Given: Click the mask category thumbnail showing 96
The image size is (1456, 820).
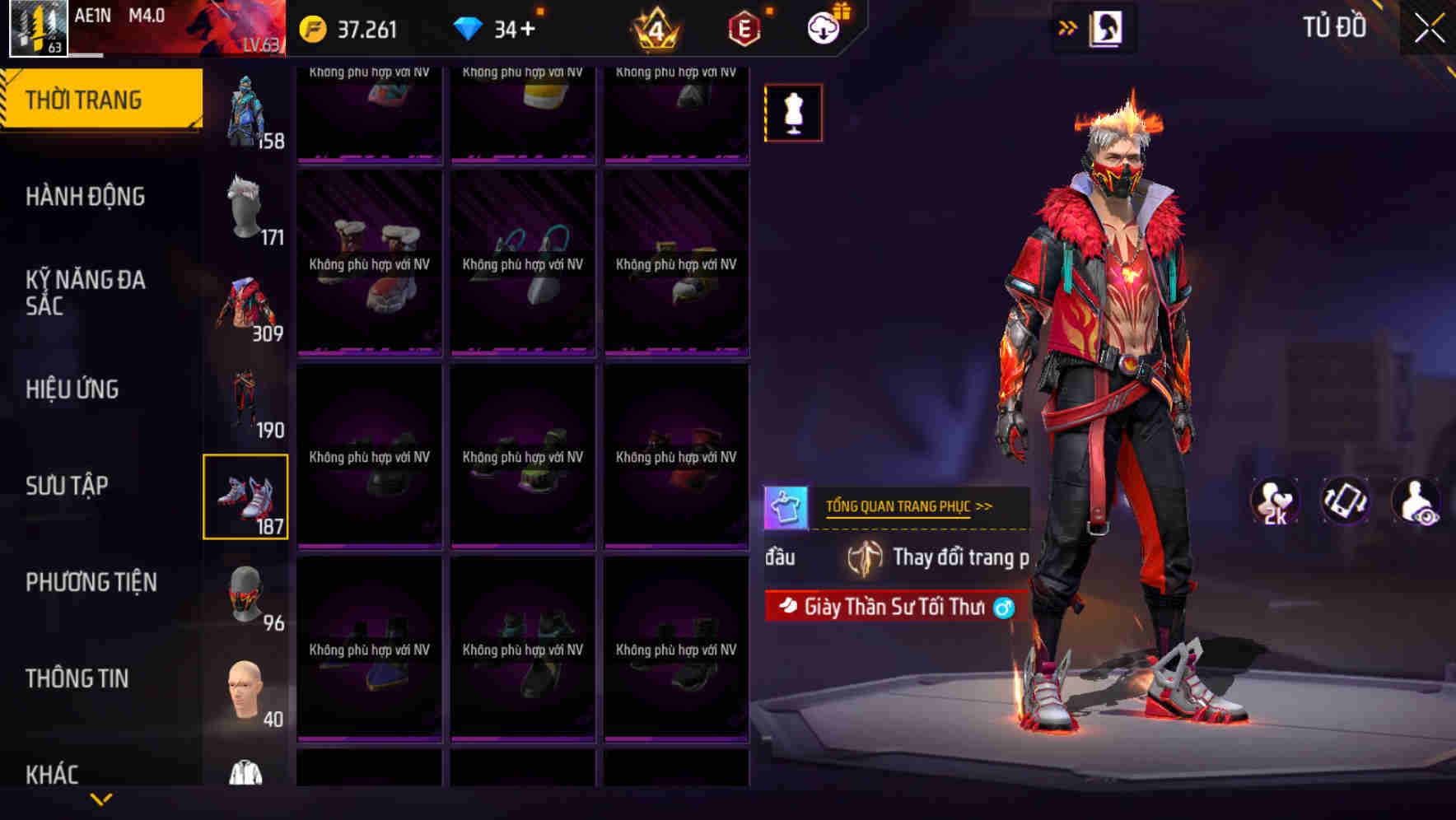Looking at the screenshot, I should (x=246, y=594).
